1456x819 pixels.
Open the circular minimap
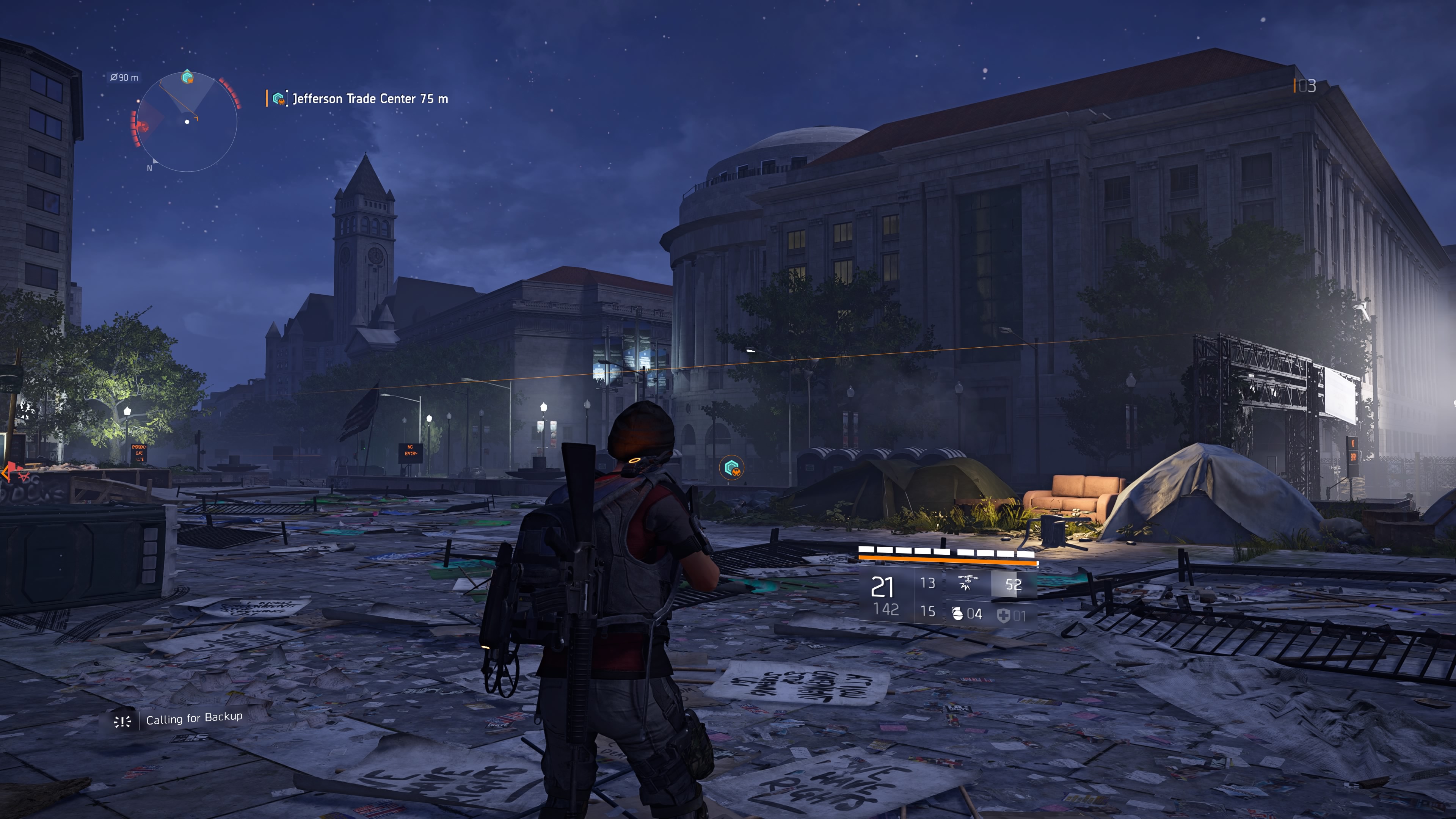click(x=187, y=121)
